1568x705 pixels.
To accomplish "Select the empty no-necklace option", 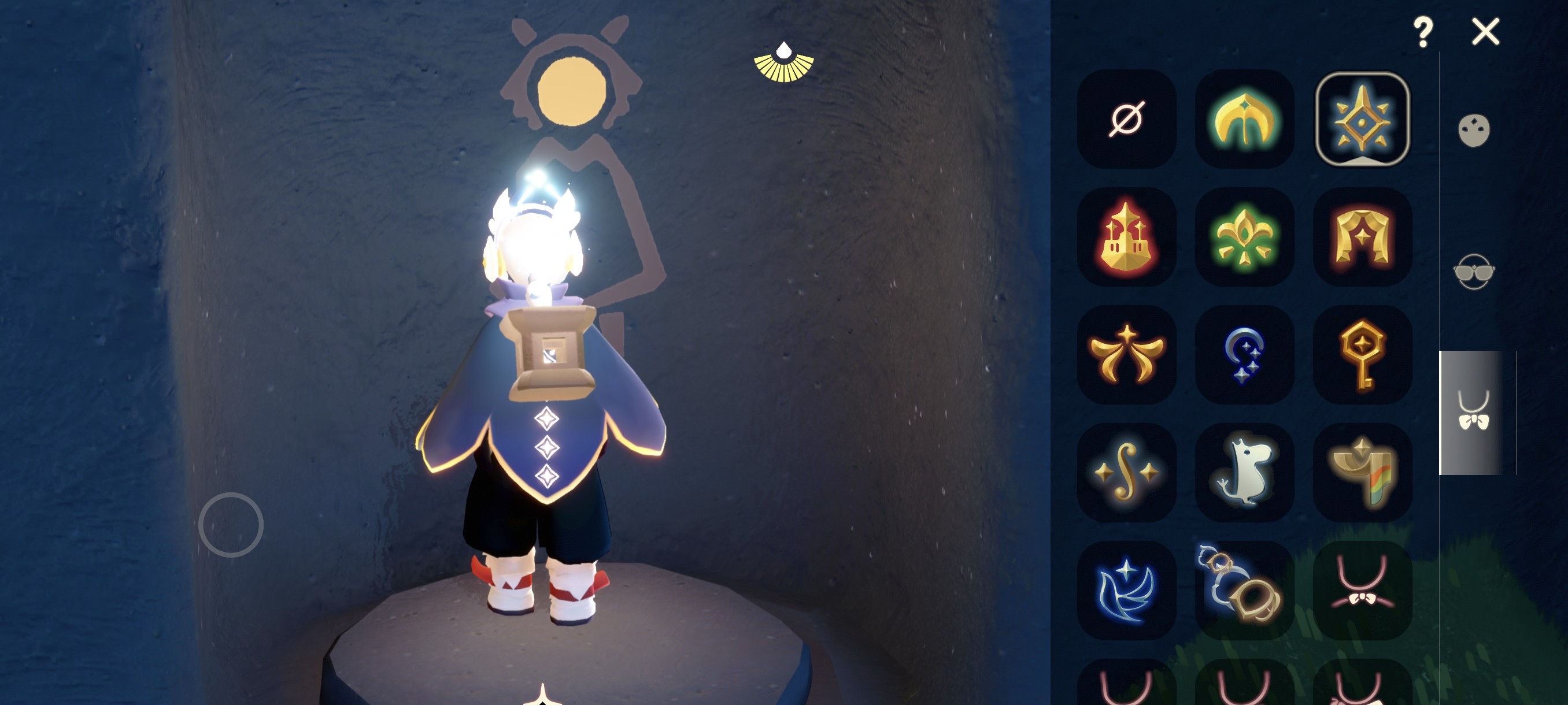I will coord(1126,118).
